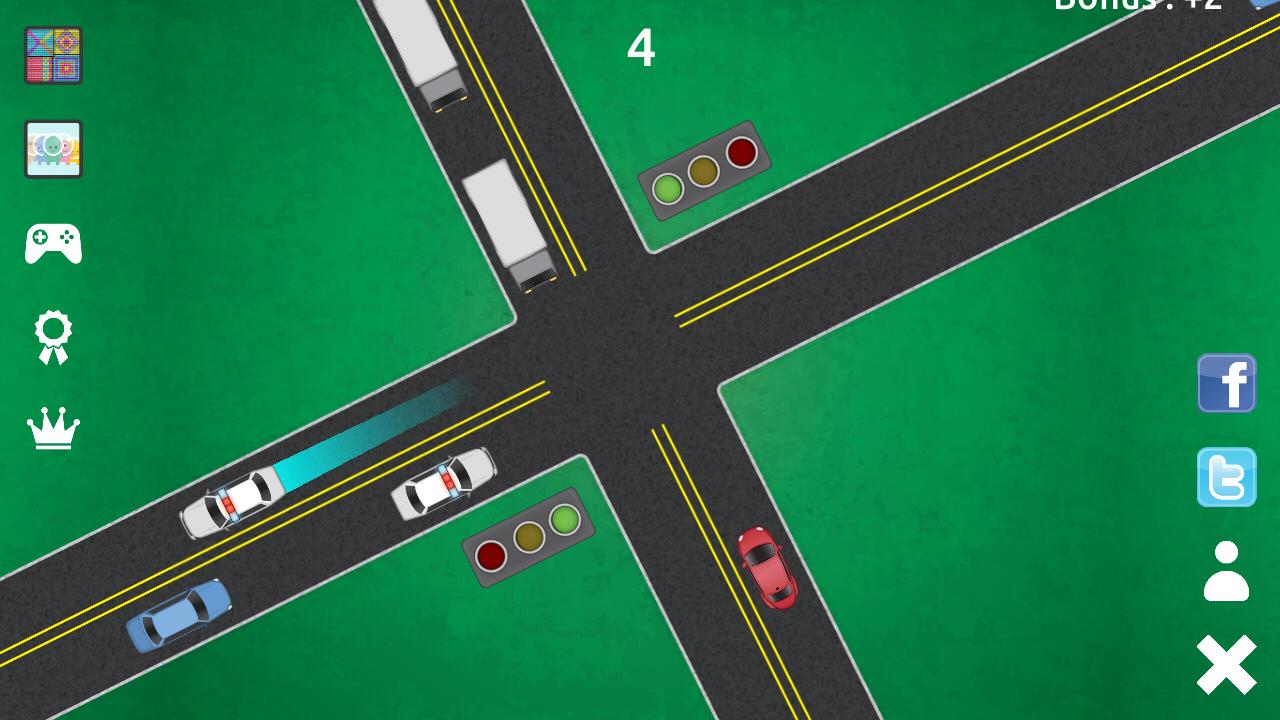Share on Twitter
Screen dimensions: 1280x720
click(x=1226, y=478)
